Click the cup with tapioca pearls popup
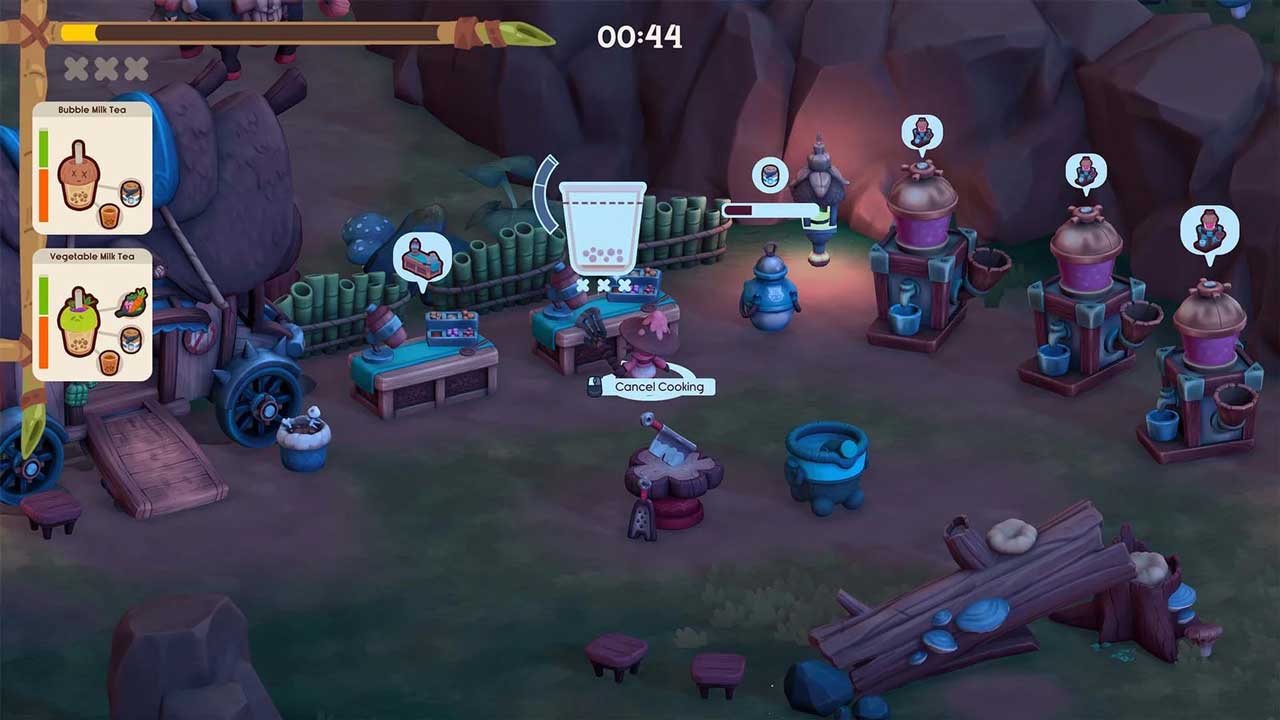The width and height of the screenshot is (1280, 720). tap(602, 228)
